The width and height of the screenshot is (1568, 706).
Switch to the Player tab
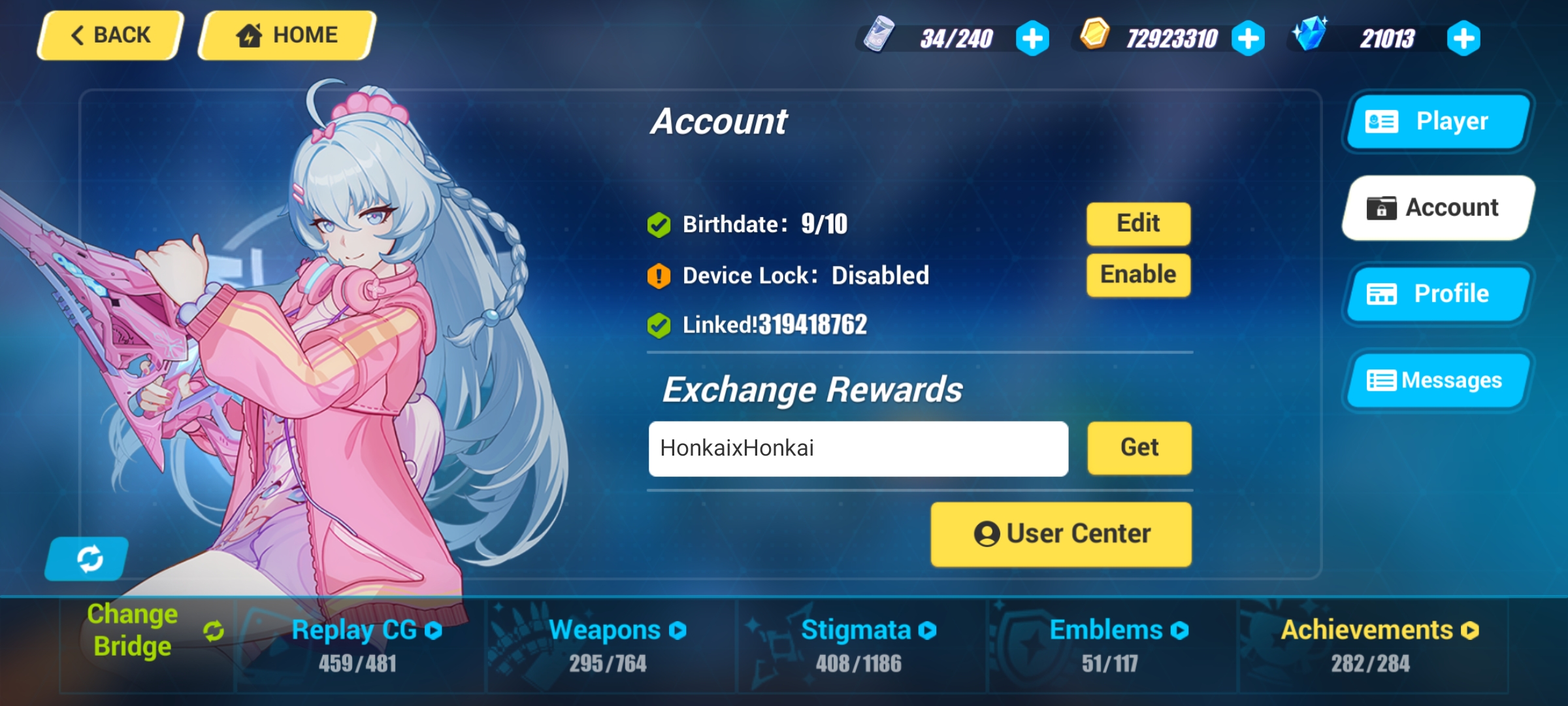click(1437, 122)
